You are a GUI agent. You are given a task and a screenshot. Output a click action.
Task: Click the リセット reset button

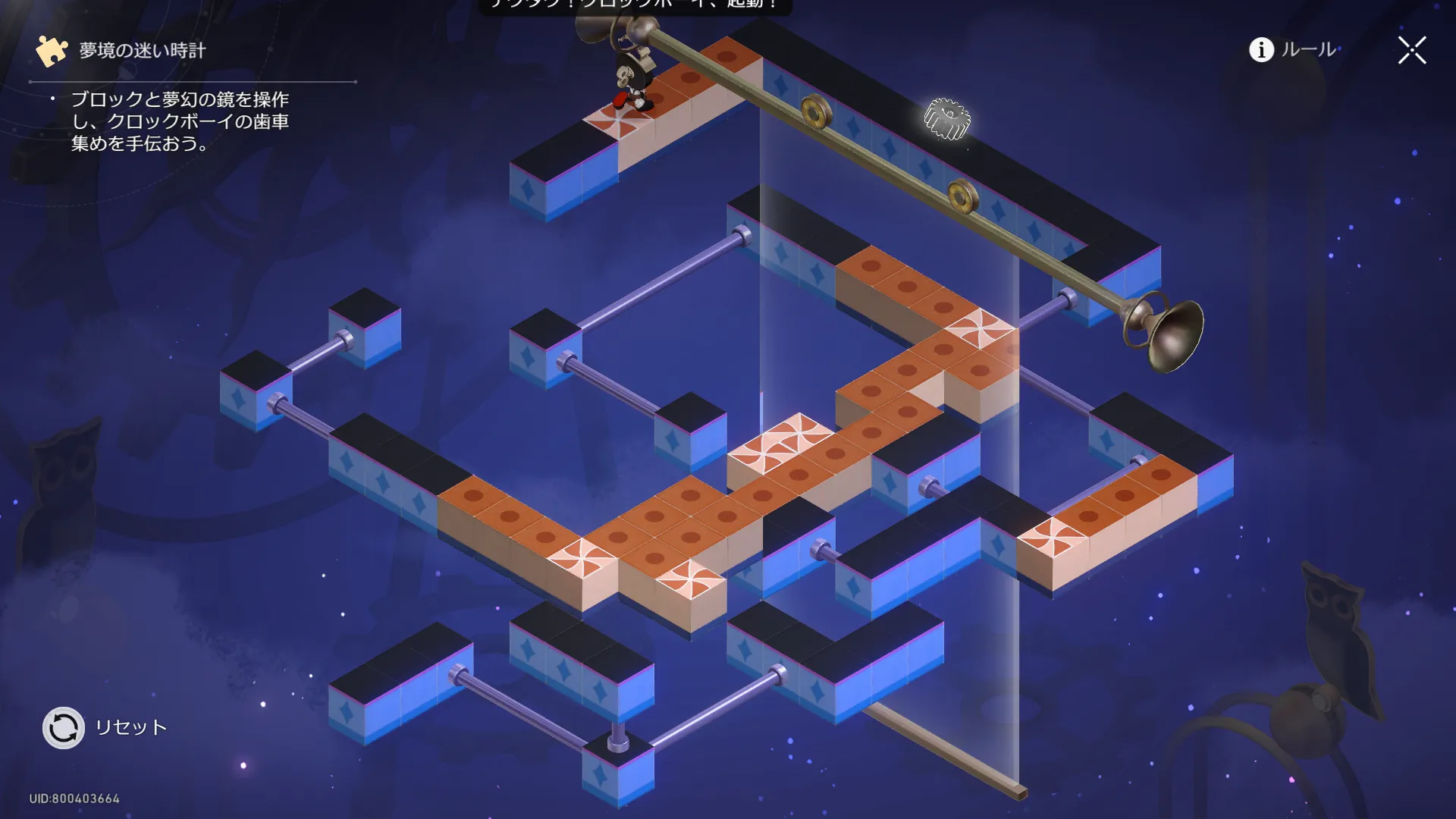coord(64,728)
